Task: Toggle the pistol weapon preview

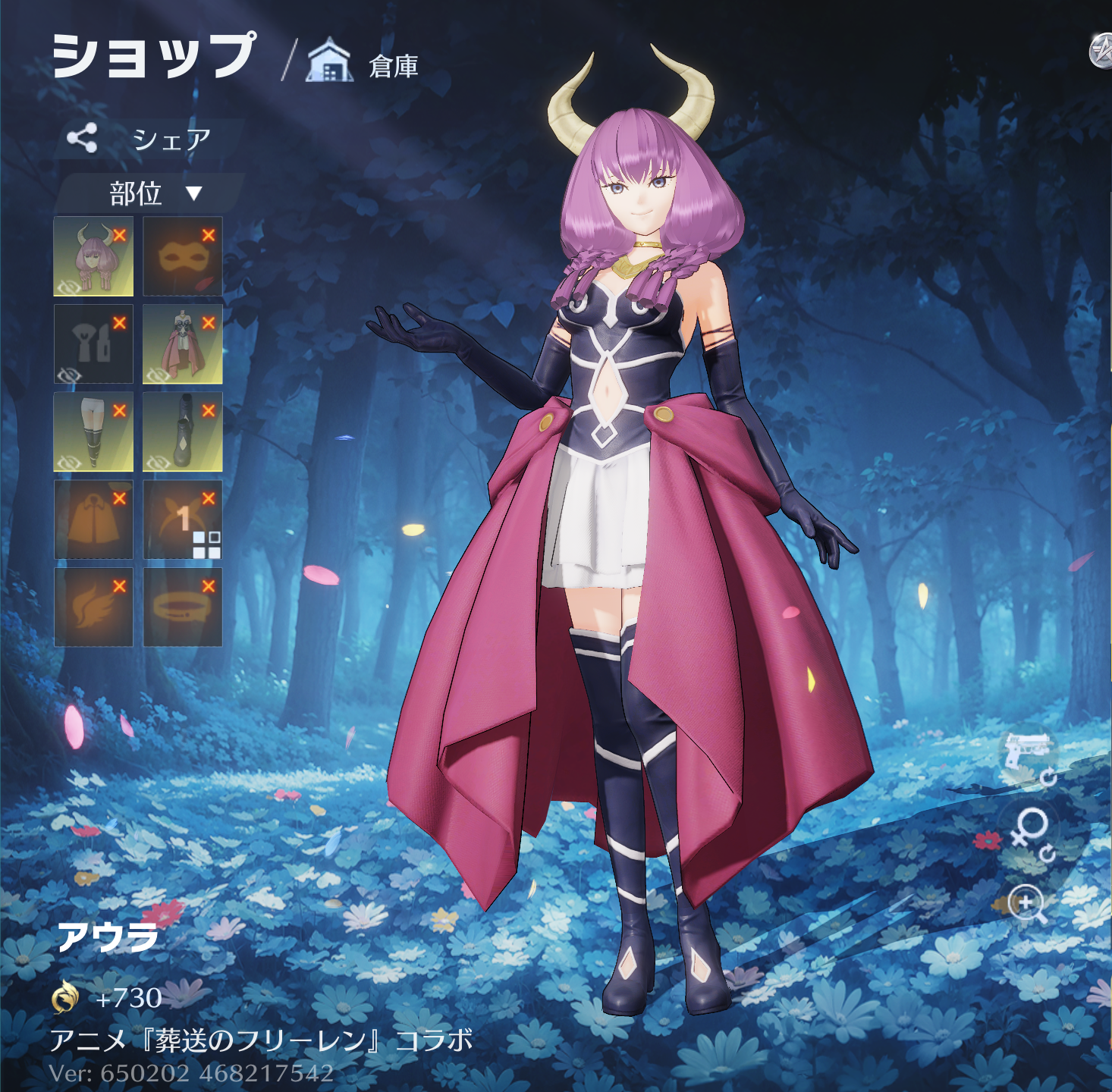Action: 1027,755
